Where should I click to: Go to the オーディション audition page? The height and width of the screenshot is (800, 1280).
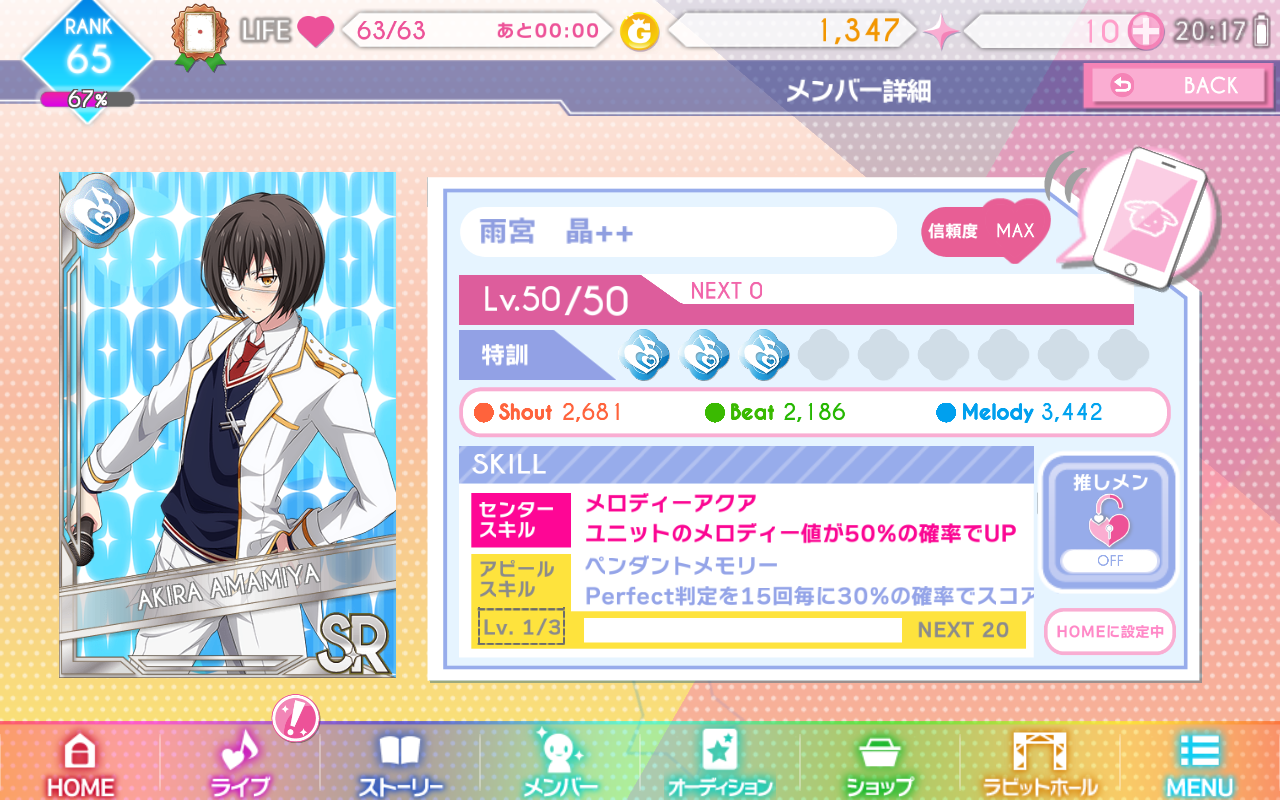720,765
